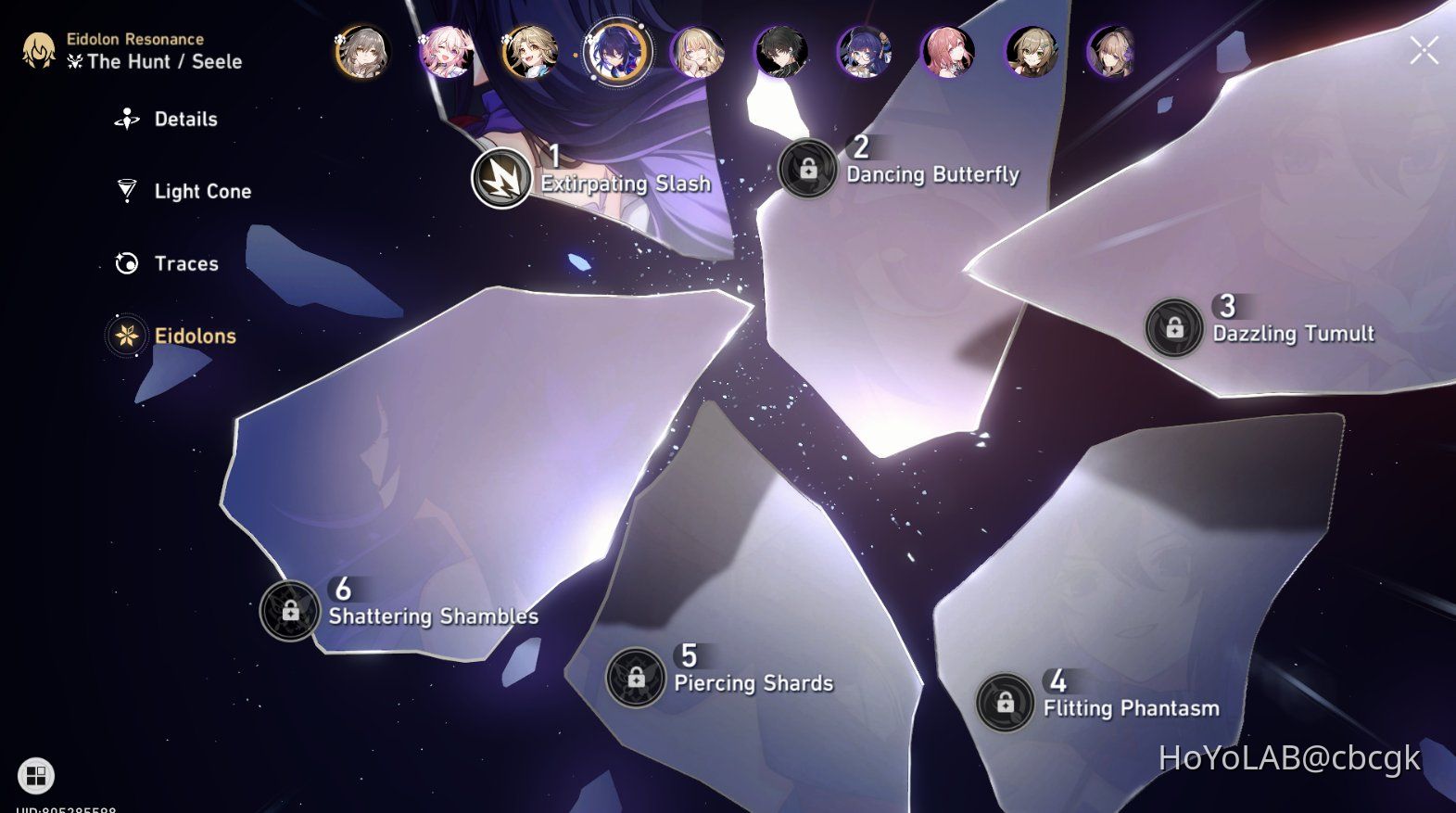Click the lock icon on Piercing Shards
This screenshot has height=813, width=1456.
point(635,678)
